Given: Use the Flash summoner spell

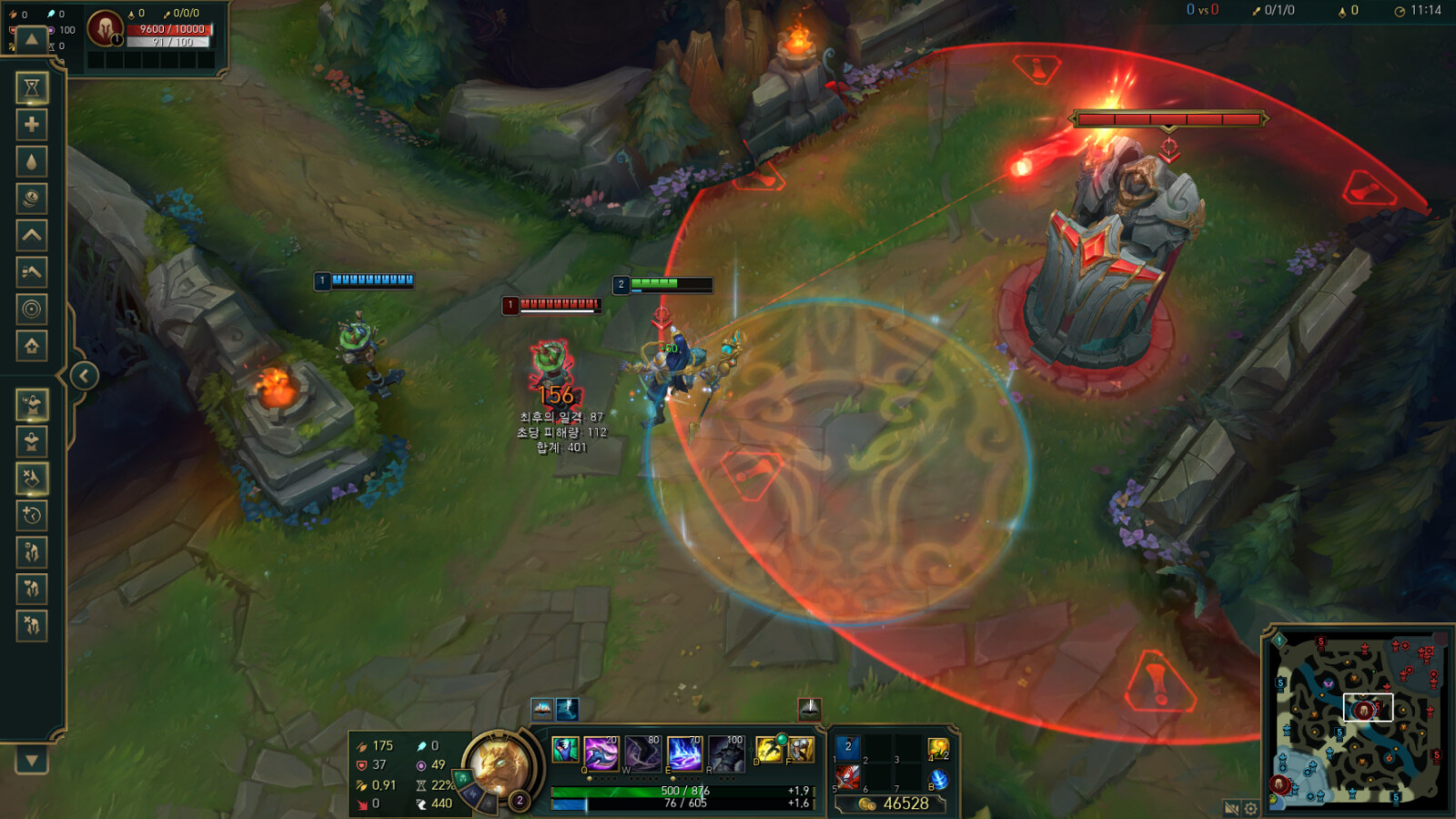Looking at the screenshot, I should click(x=769, y=750).
